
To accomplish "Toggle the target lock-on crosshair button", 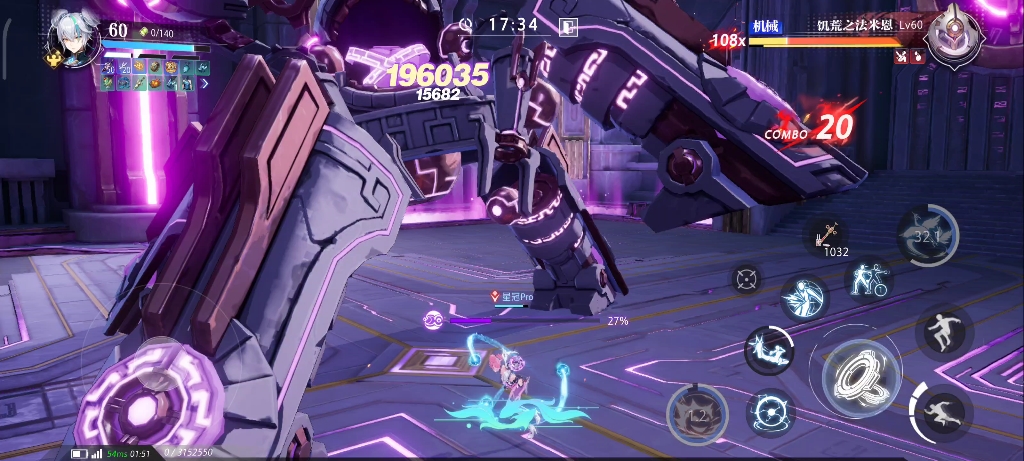I will point(746,279).
